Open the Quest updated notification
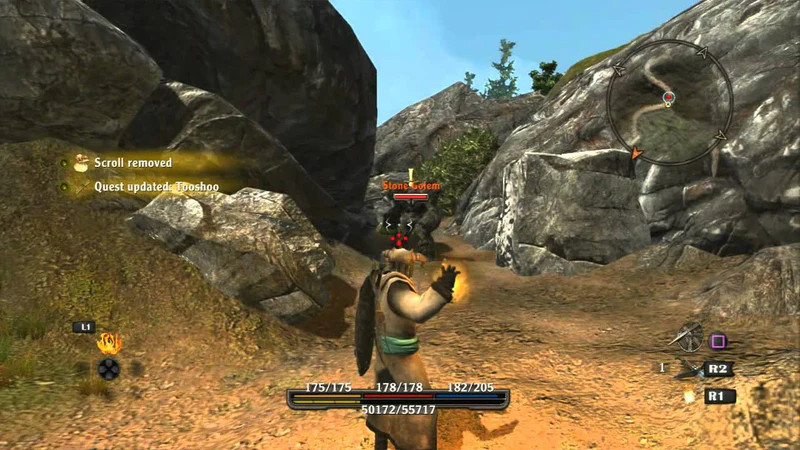The height and width of the screenshot is (450, 800). [x=150, y=186]
